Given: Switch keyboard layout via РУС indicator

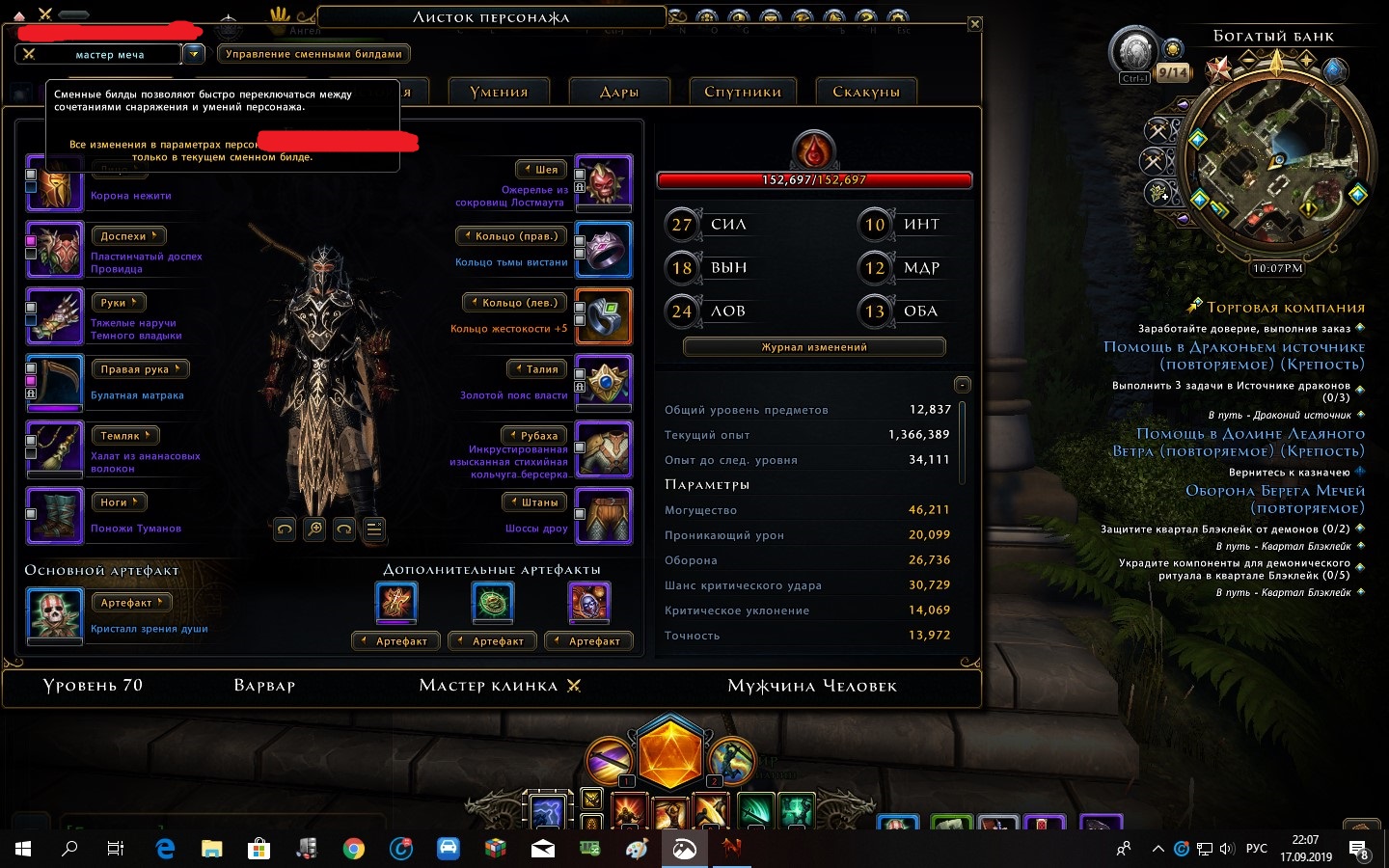Looking at the screenshot, I should pyautogui.click(x=1256, y=850).
